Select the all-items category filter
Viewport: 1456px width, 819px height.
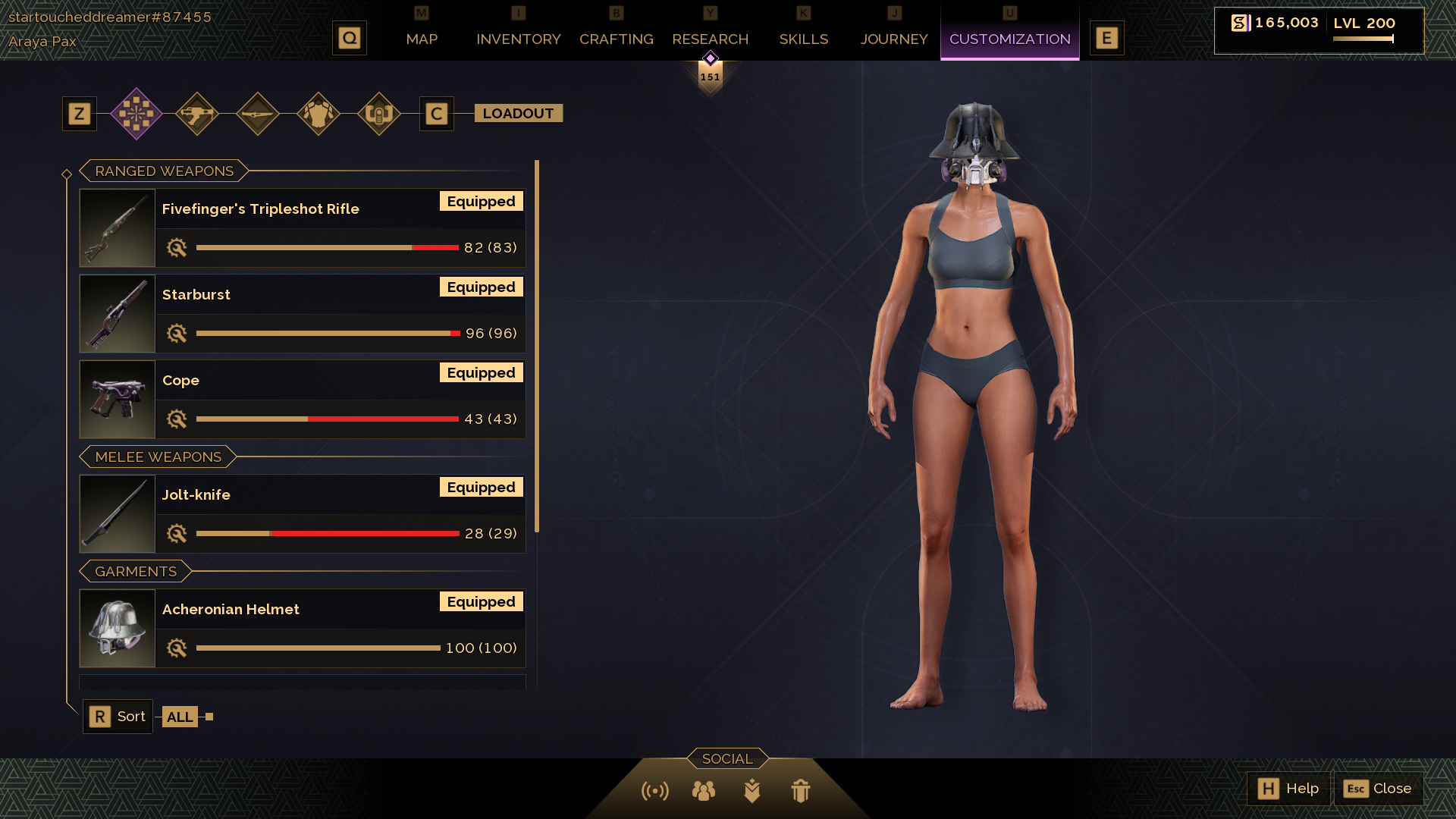[x=136, y=114]
